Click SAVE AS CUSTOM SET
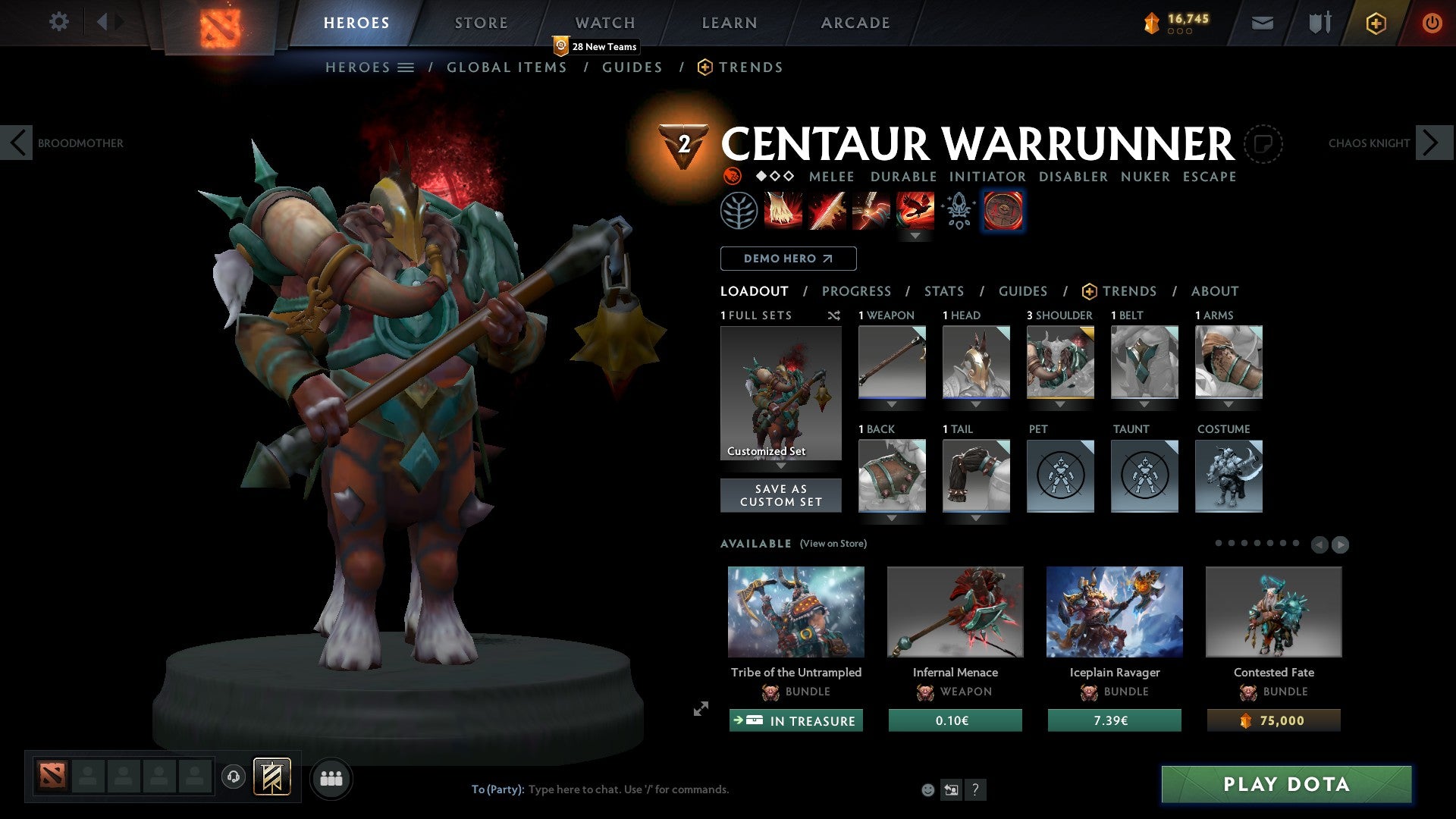 pyautogui.click(x=780, y=494)
